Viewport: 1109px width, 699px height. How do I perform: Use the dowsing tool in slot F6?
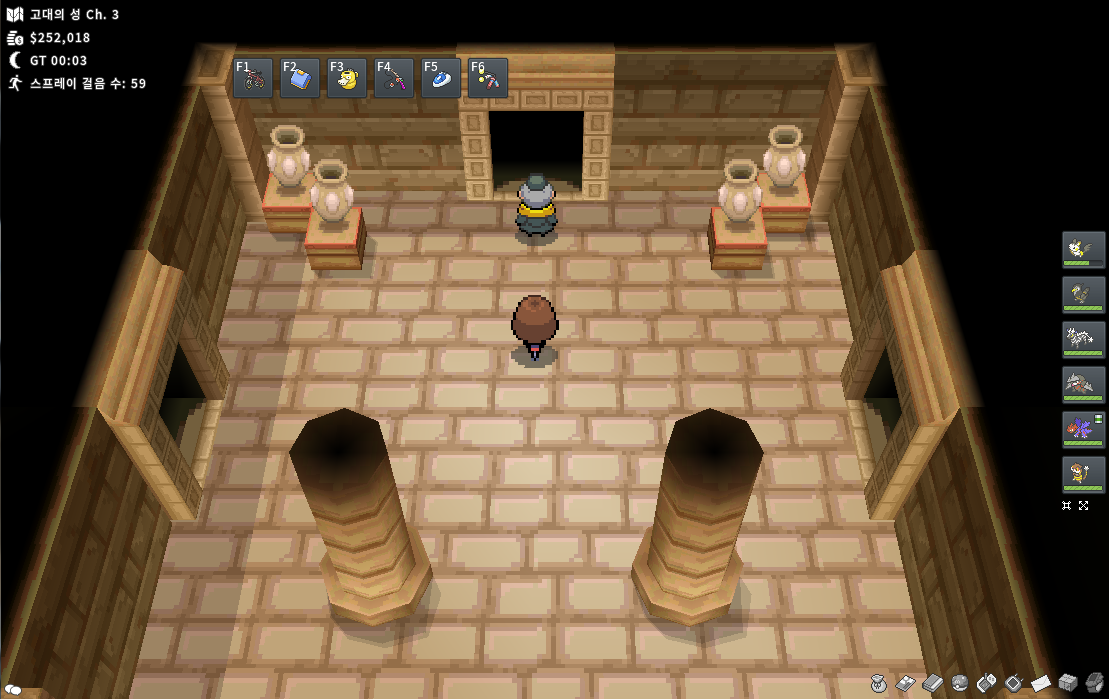pos(488,78)
